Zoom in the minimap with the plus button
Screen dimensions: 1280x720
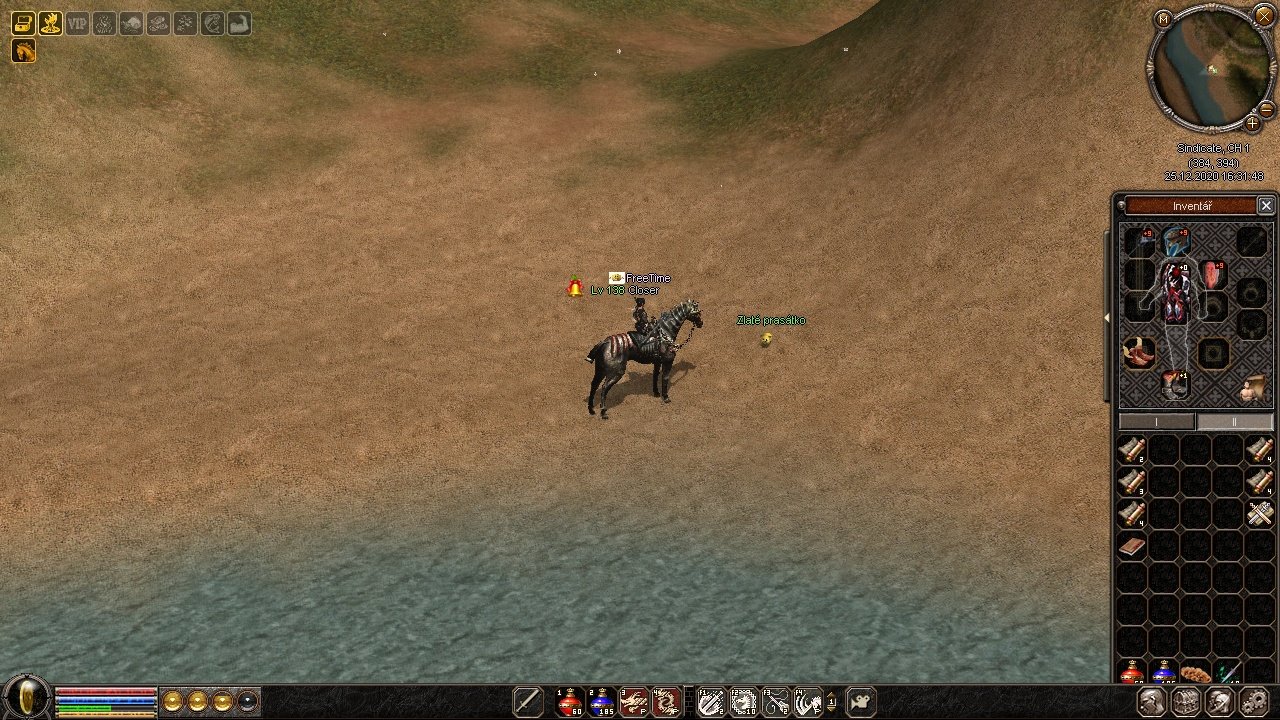(1252, 124)
